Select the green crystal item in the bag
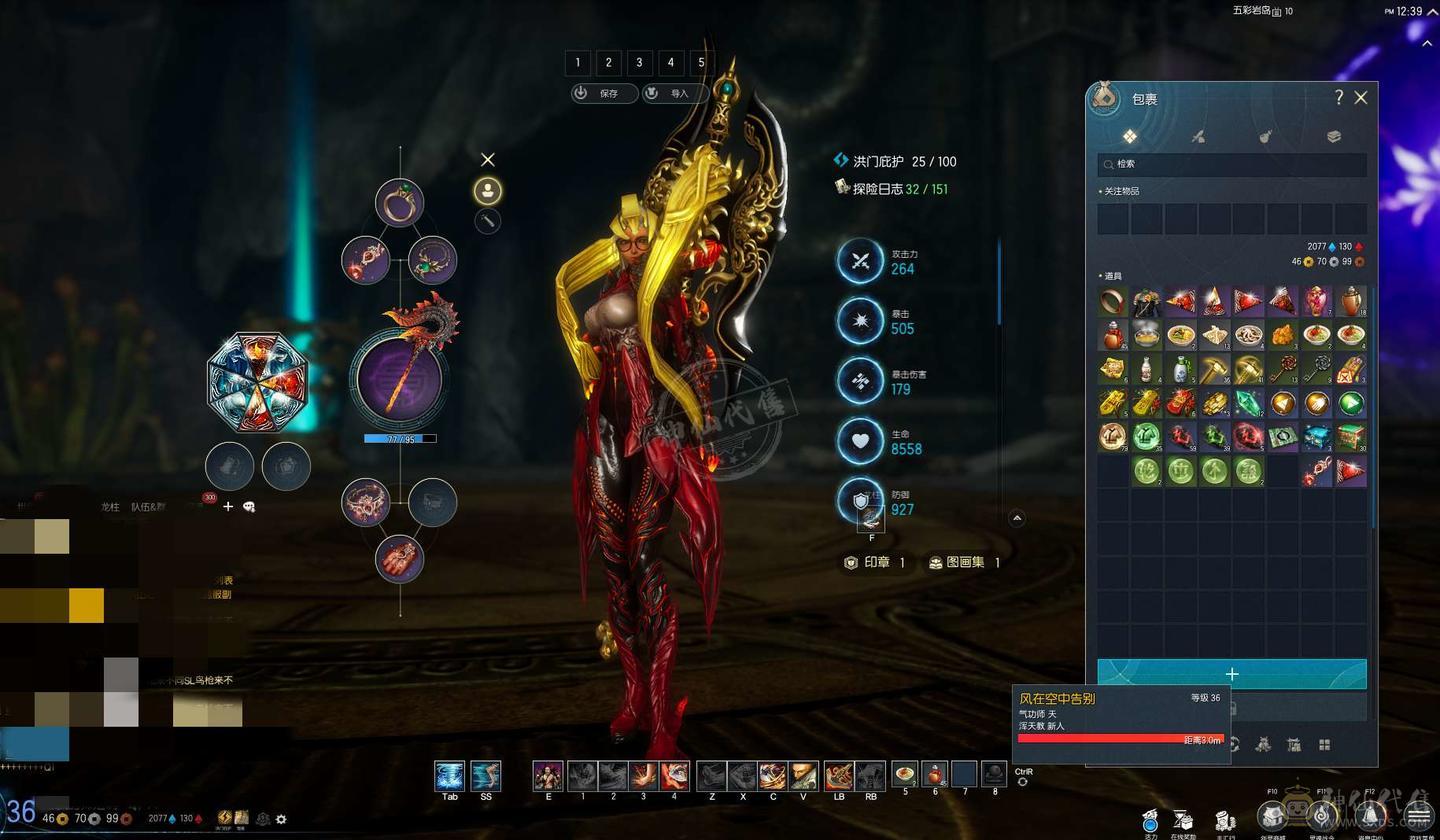 (x=1249, y=403)
